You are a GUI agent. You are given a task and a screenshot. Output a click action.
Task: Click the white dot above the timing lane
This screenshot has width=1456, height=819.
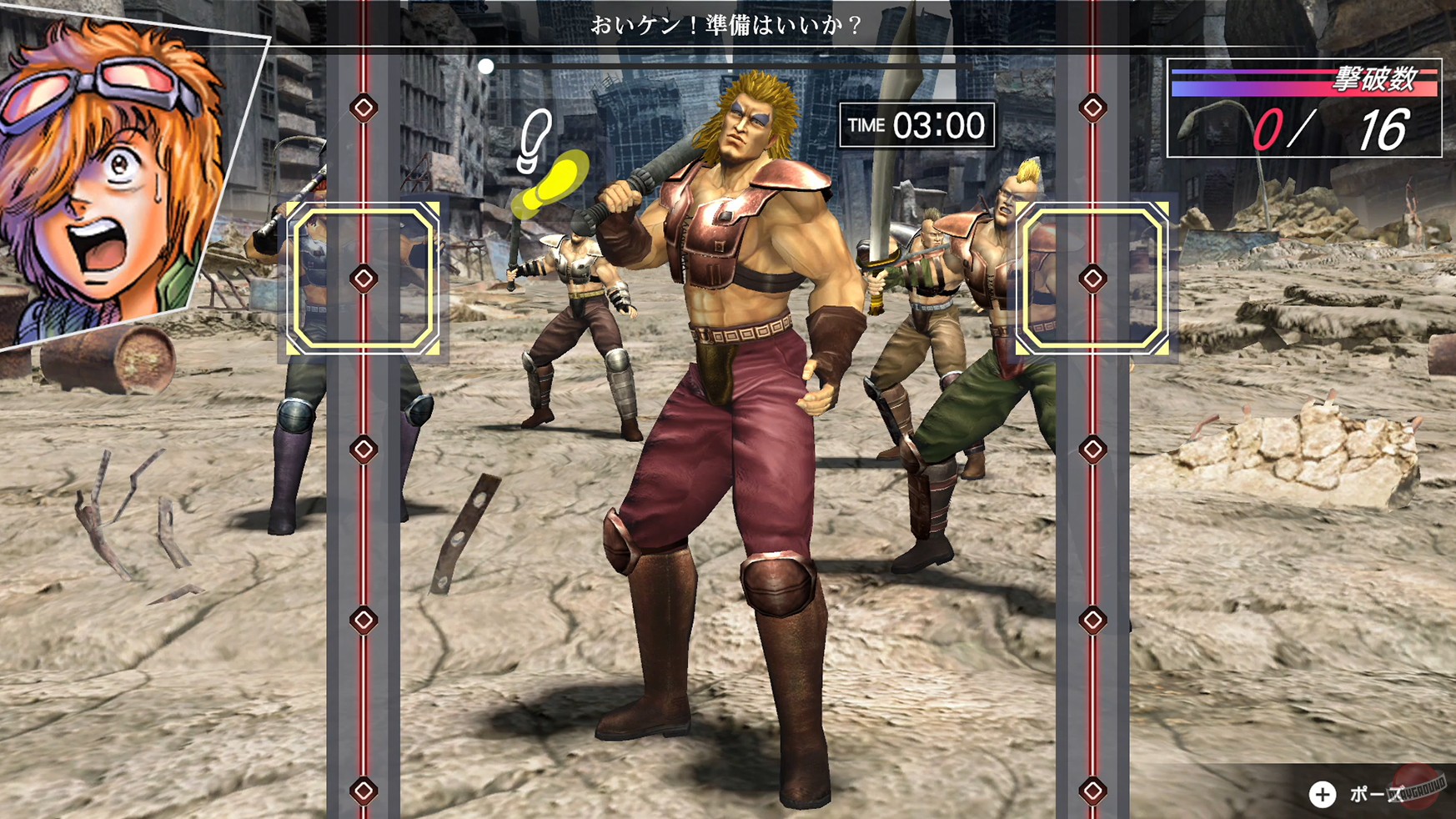point(488,67)
